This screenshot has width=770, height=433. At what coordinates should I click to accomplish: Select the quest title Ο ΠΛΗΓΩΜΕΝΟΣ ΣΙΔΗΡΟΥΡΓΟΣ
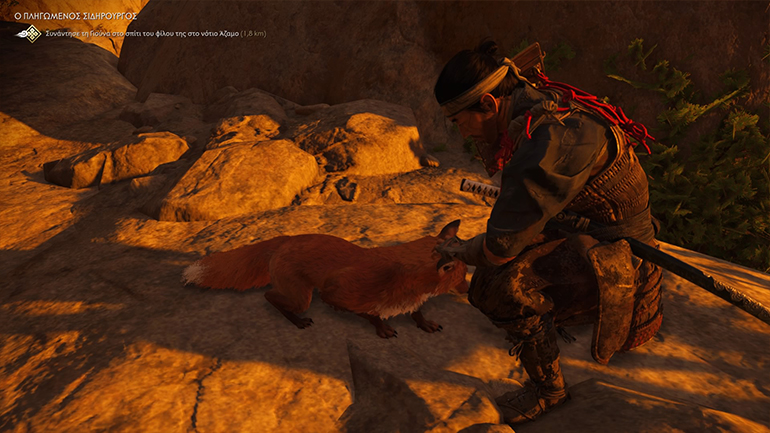[76, 15]
